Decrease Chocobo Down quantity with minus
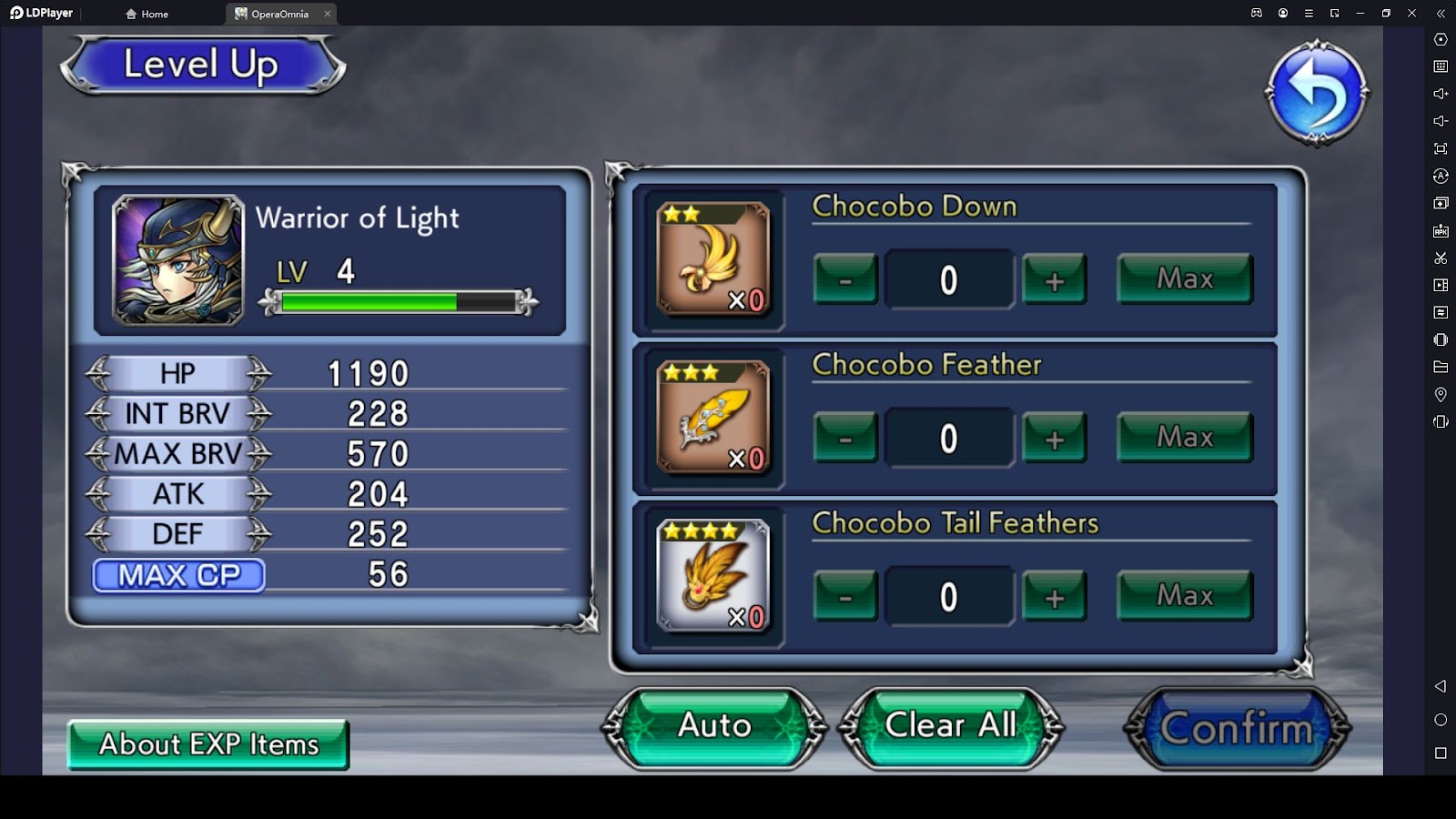This screenshot has height=819, width=1456. click(845, 279)
